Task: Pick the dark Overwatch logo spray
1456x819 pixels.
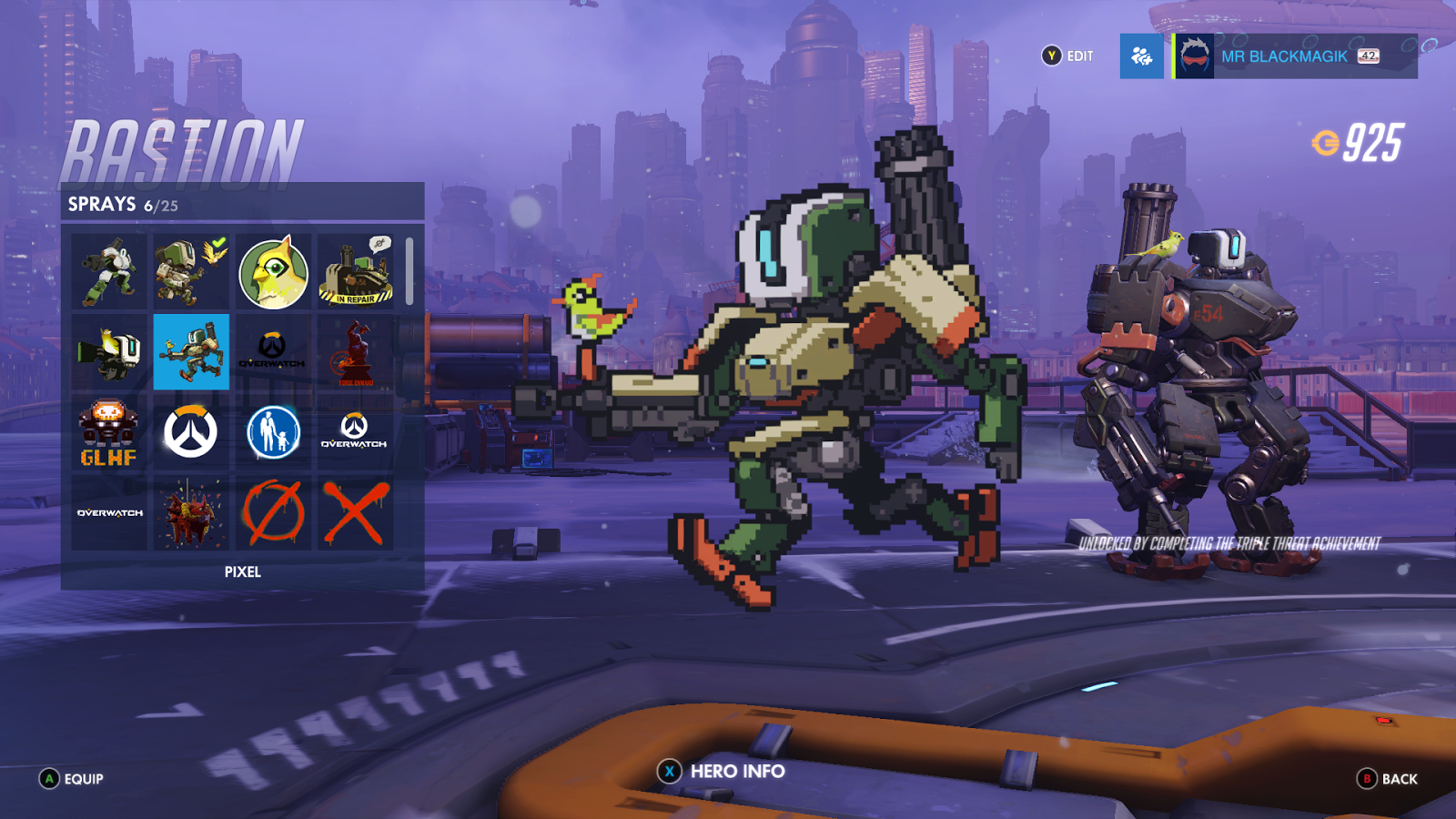Action: click(x=273, y=352)
